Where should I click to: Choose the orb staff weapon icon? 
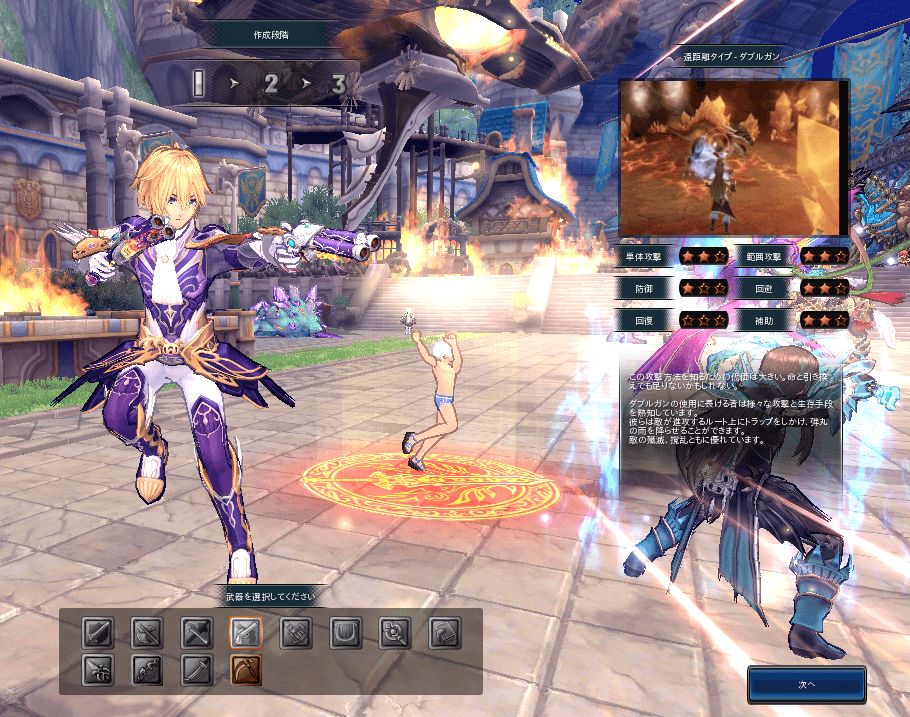(x=395, y=632)
